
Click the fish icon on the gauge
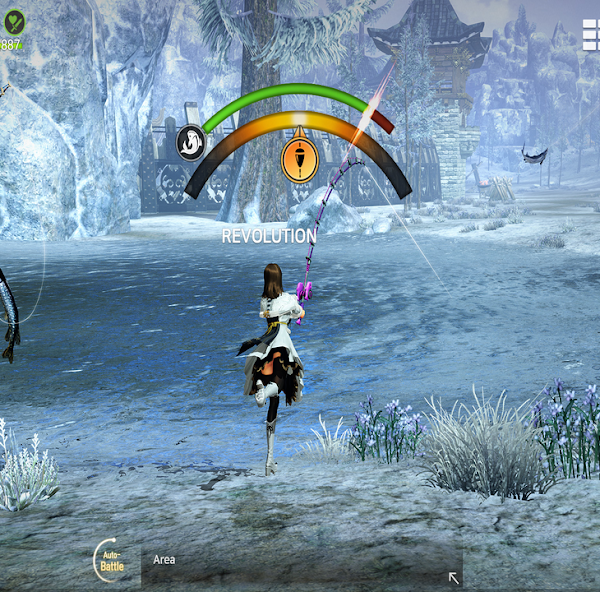191,143
